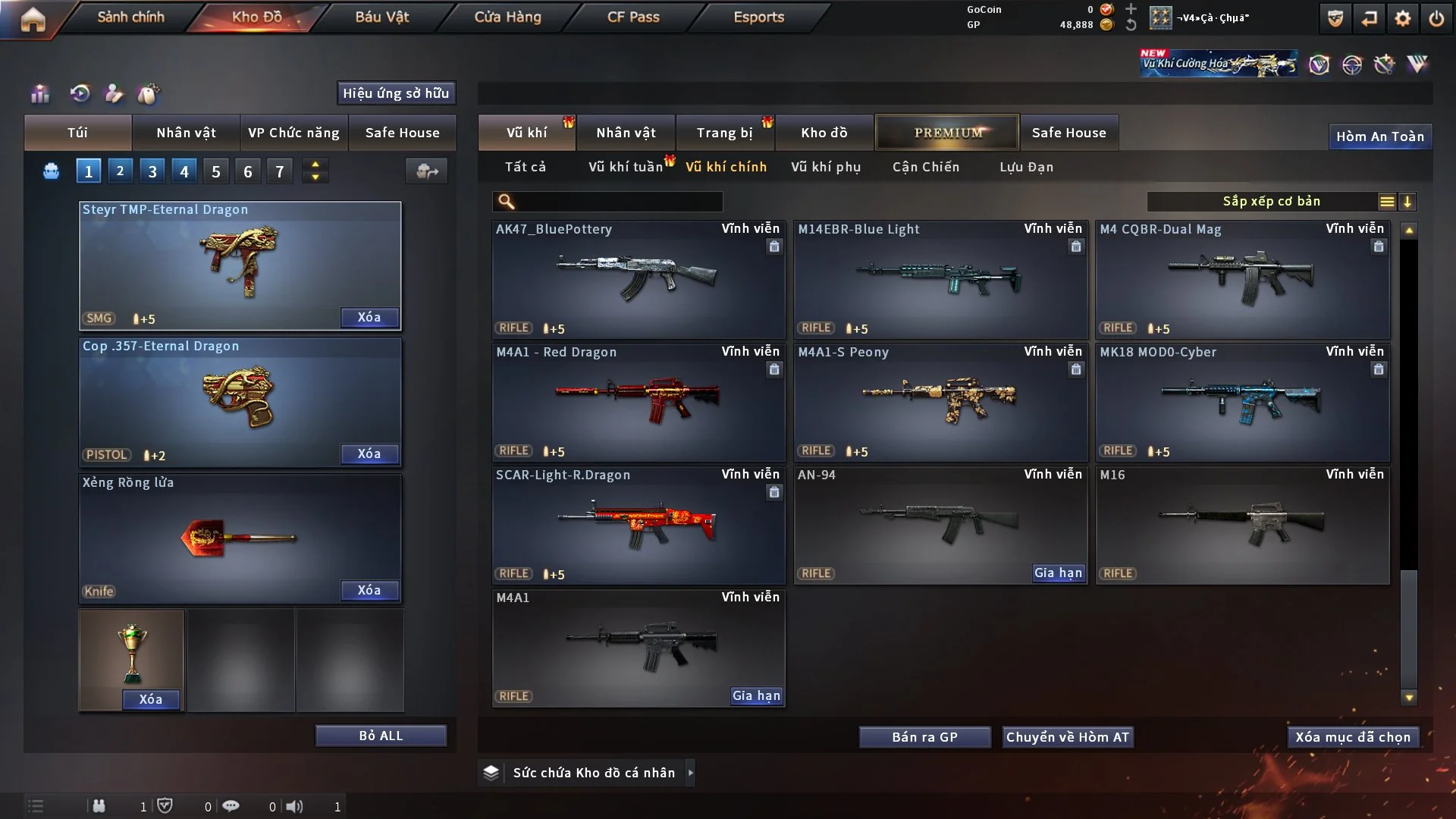
Task: Expand Sức chứa Kho đồ cá nhân
Action: click(594, 773)
